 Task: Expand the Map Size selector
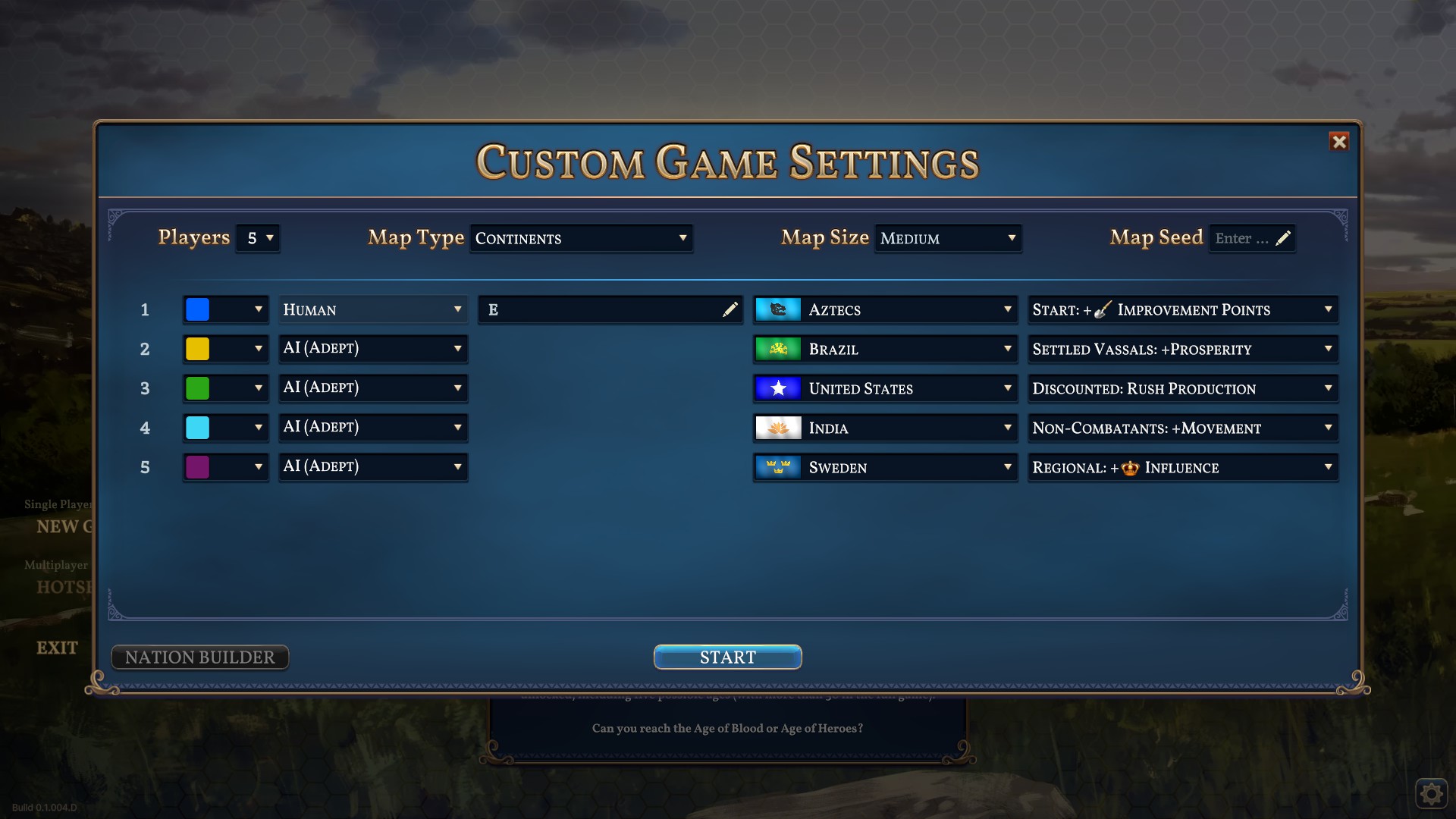pyautogui.click(x=948, y=238)
